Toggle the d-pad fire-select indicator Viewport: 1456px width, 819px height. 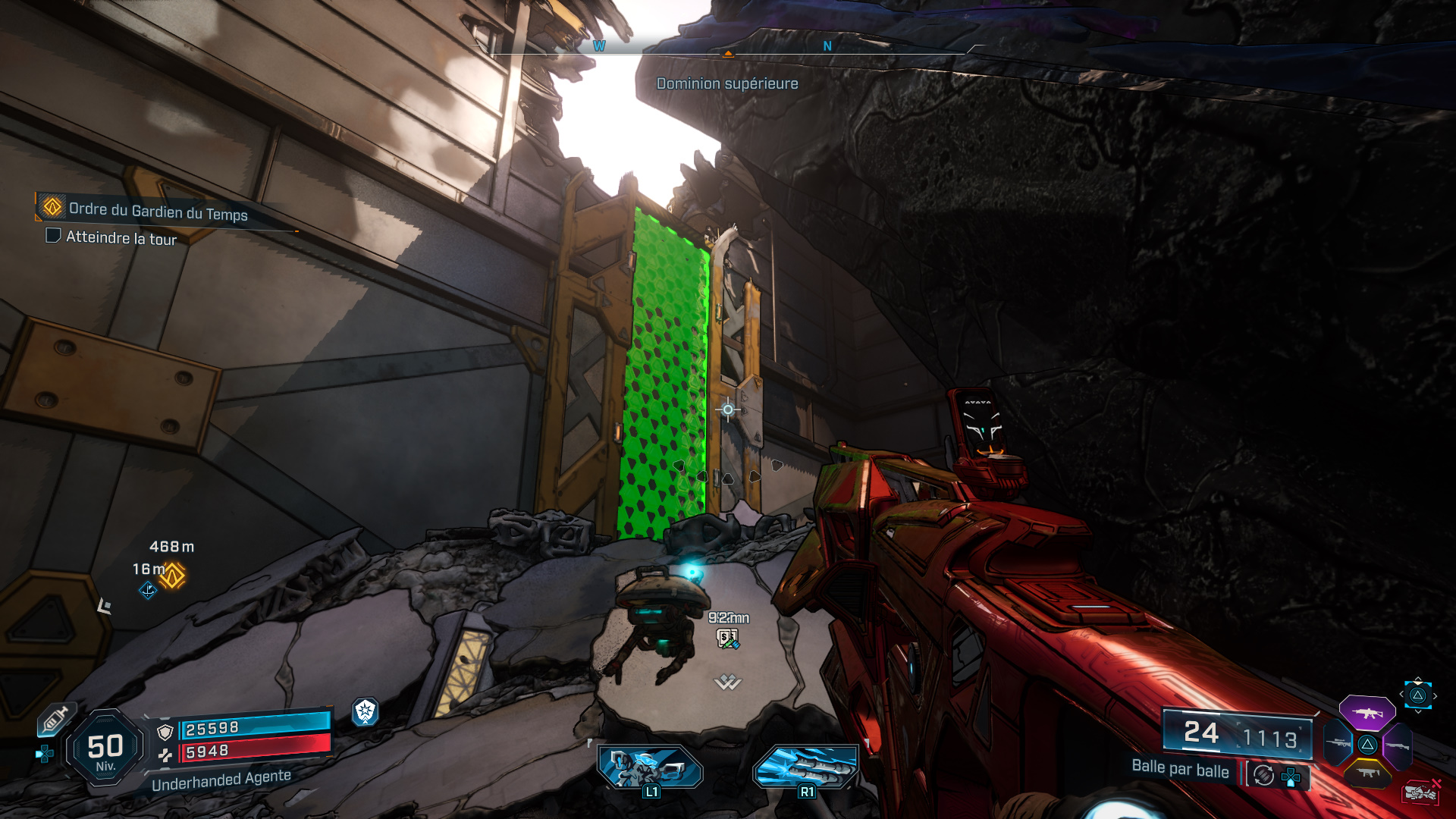point(1290,777)
